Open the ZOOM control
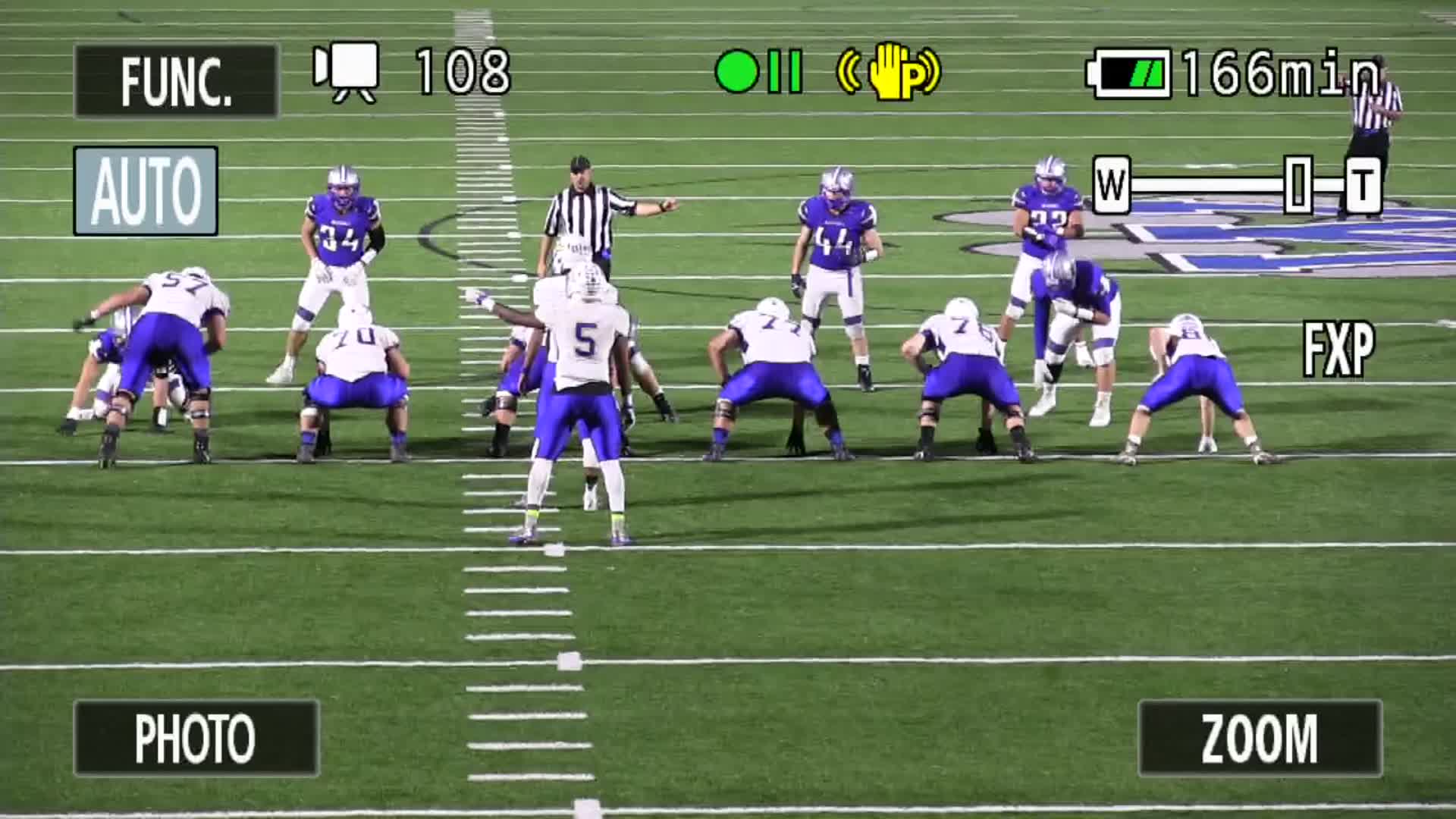1456x819 pixels. coord(1260,738)
